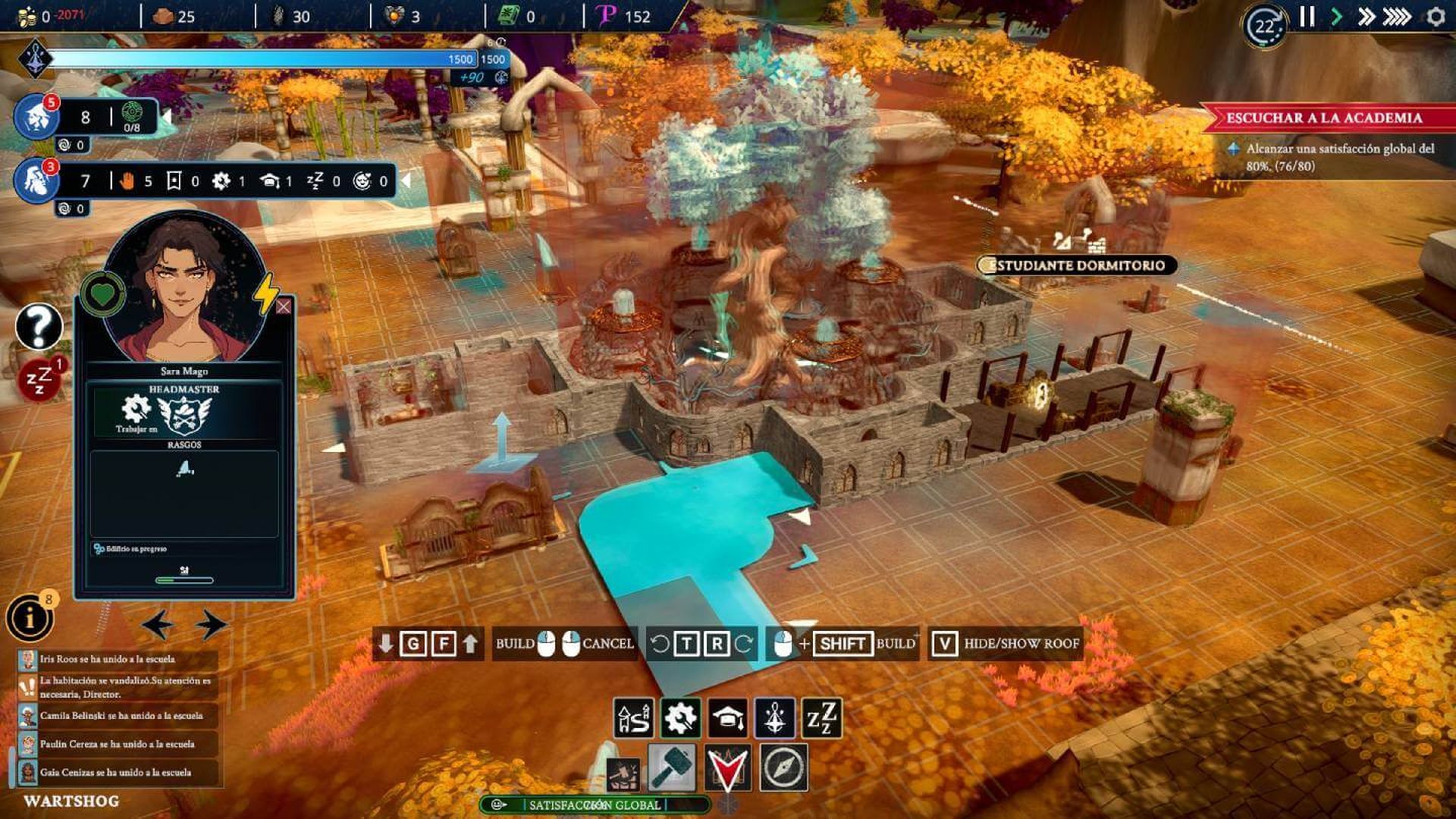
Task: Switch to the Trabajar en tab
Action: 136,406
